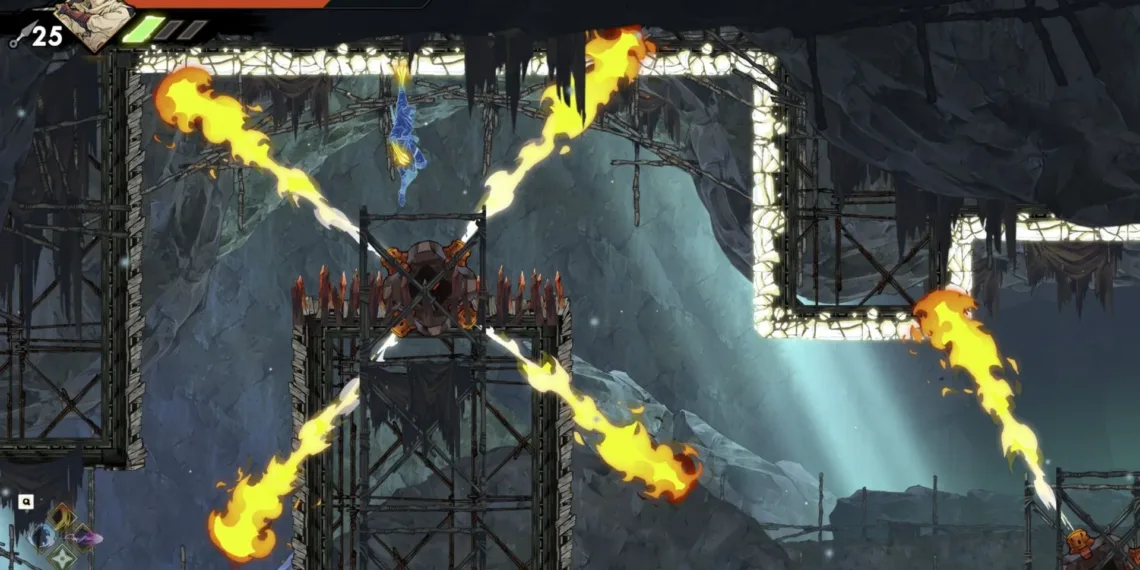This screenshot has height=570, width=1140.
Task: Activate the blue spirit ability icon
Action: click(42, 537)
